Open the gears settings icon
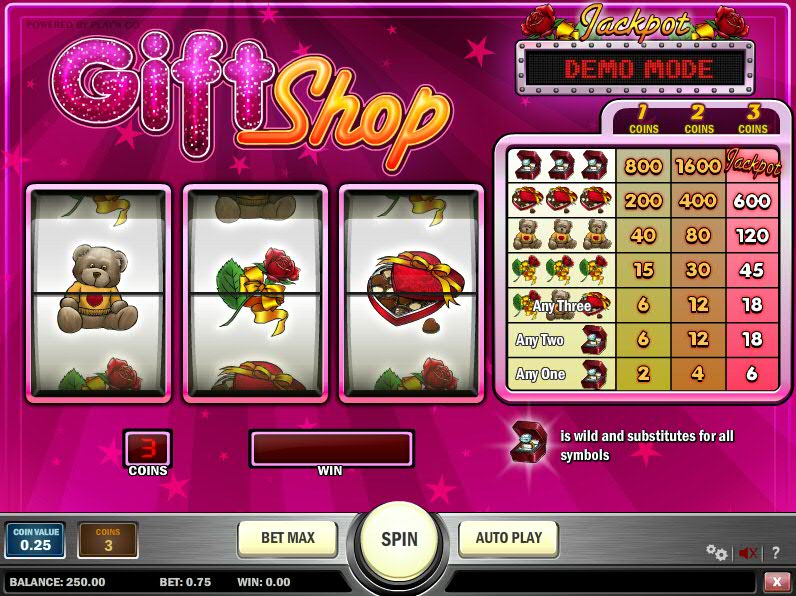This screenshot has height=596, width=796. coord(716,552)
